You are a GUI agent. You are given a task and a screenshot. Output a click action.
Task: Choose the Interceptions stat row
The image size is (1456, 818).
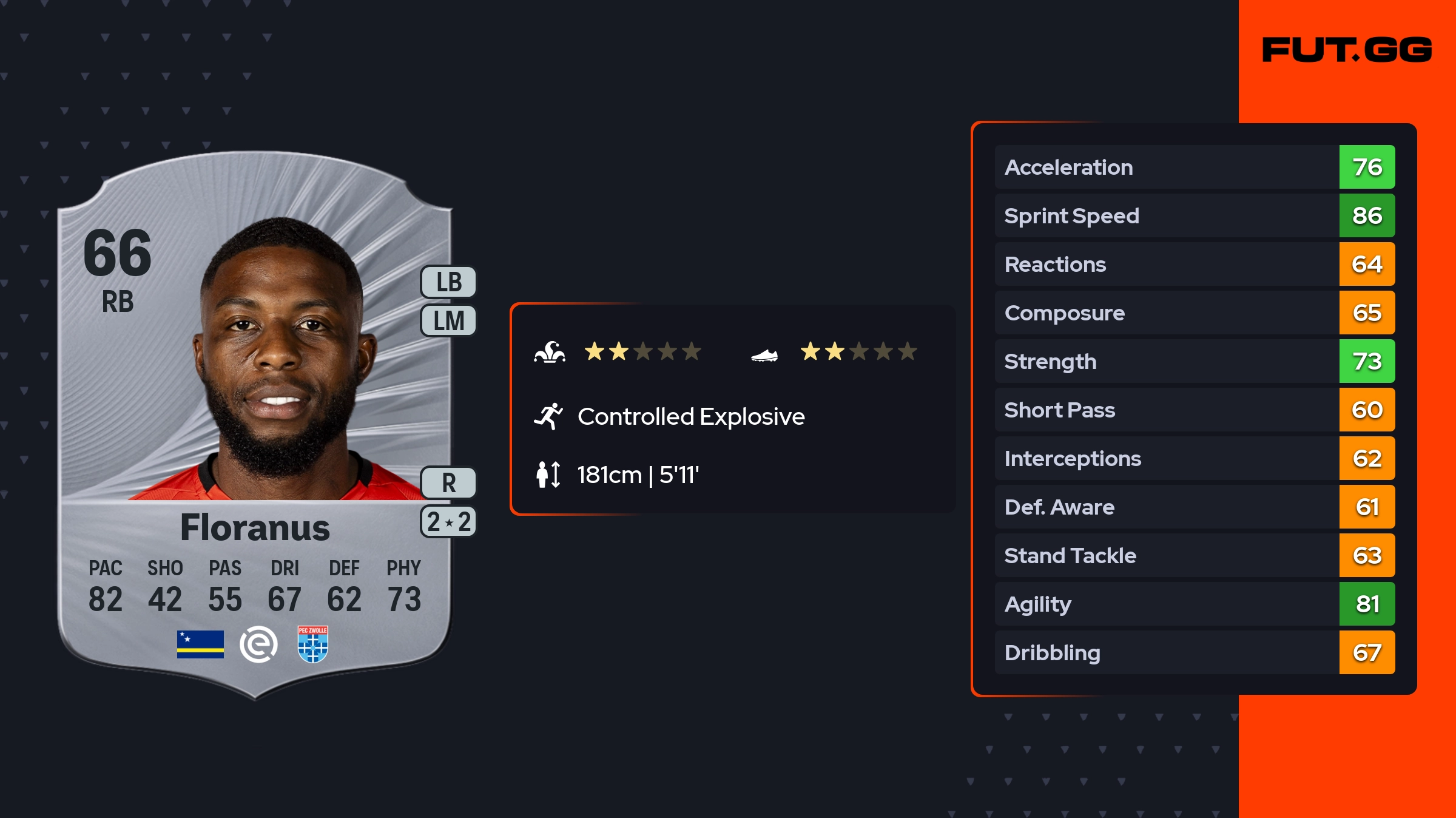click(1194, 458)
